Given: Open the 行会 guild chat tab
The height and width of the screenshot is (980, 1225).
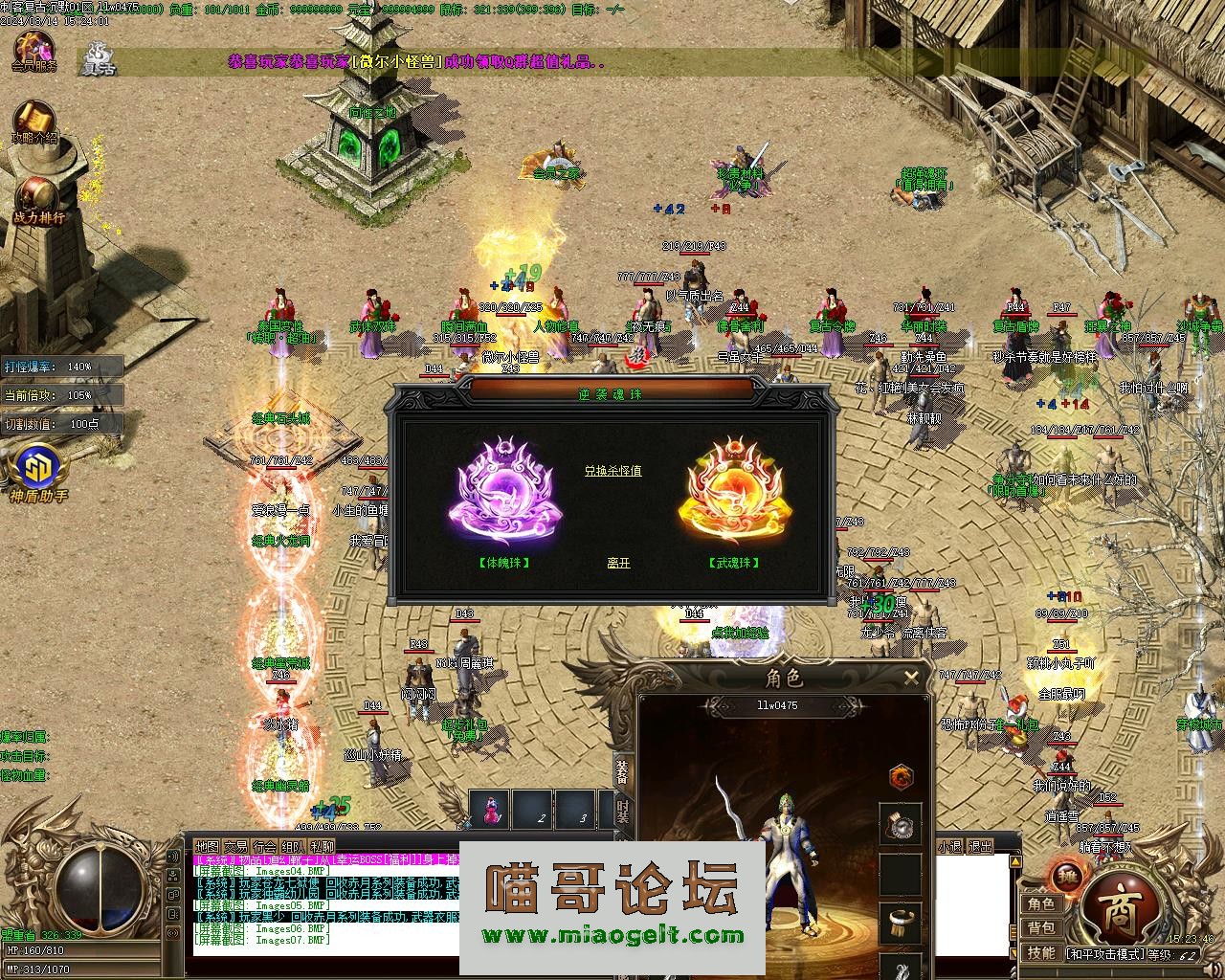Looking at the screenshot, I should tap(265, 847).
